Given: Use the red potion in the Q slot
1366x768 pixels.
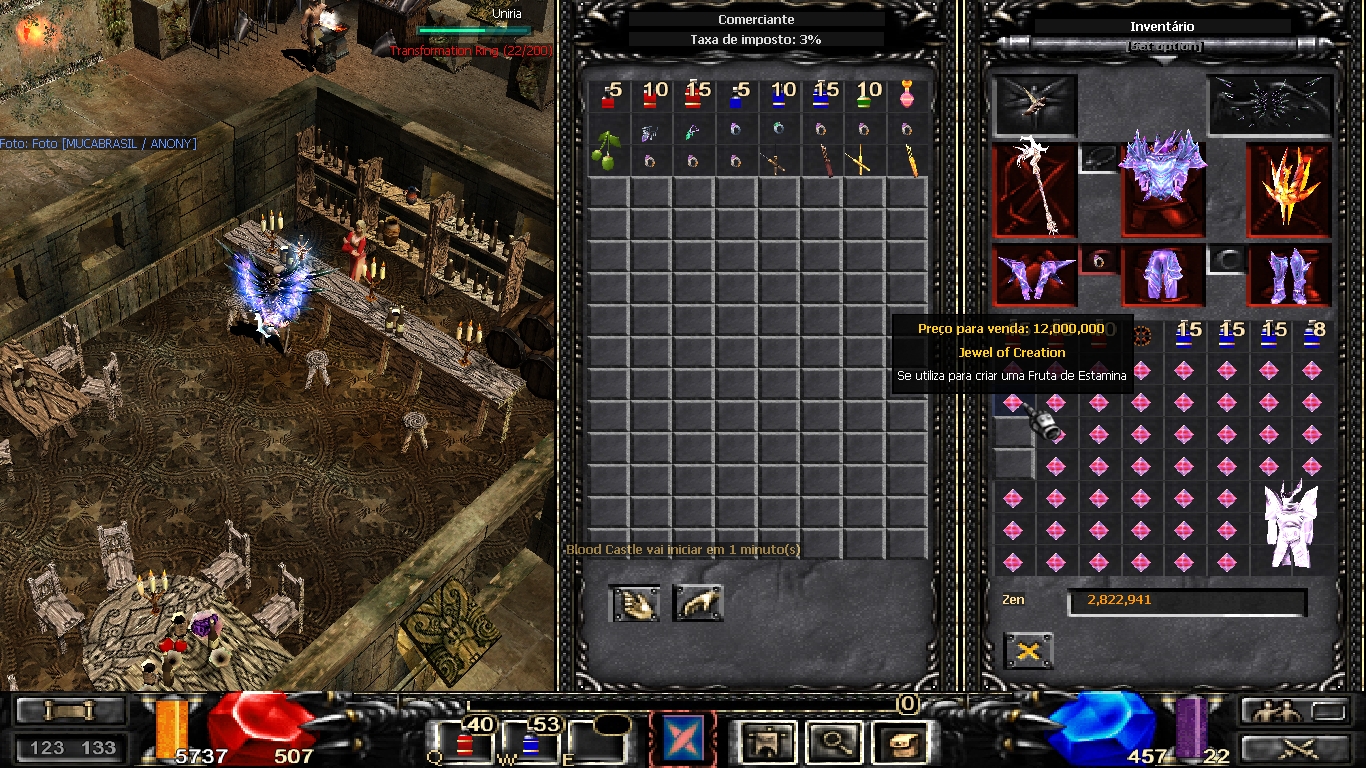Looking at the screenshot, I should [x=465, y=744].
